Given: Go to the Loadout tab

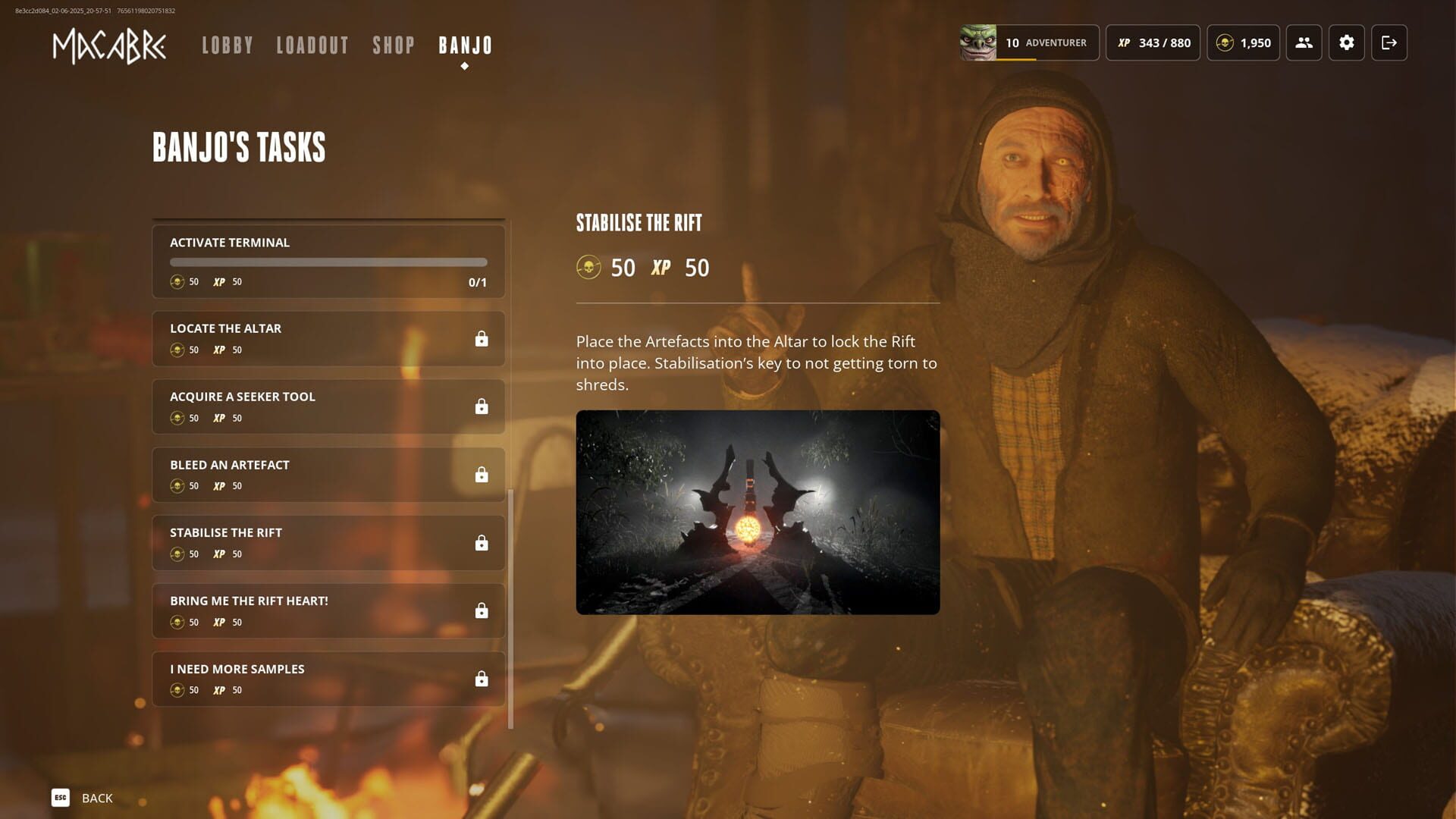Looking at the screenshot, I should click(x=313, y=45).
